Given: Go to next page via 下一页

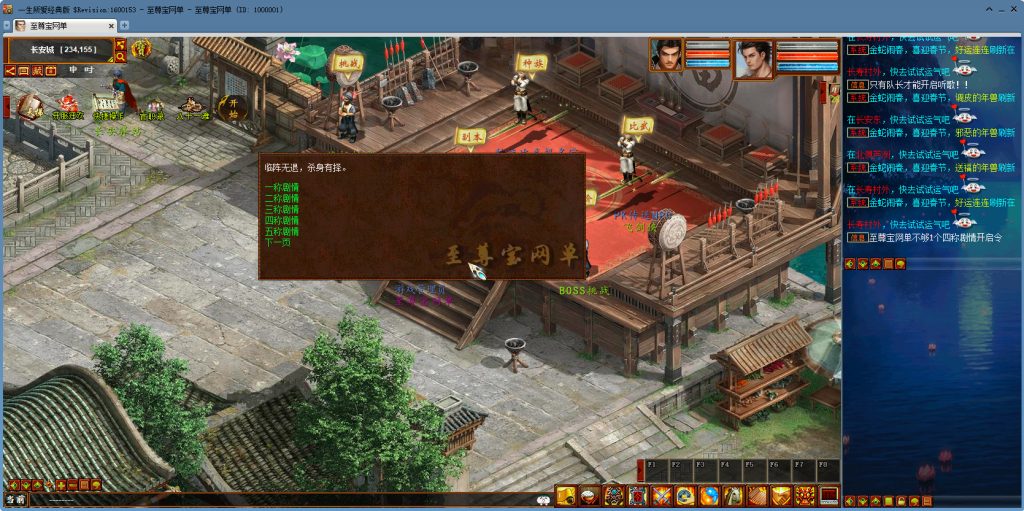Looking at the screenshot, I should [x=278, y=242].
